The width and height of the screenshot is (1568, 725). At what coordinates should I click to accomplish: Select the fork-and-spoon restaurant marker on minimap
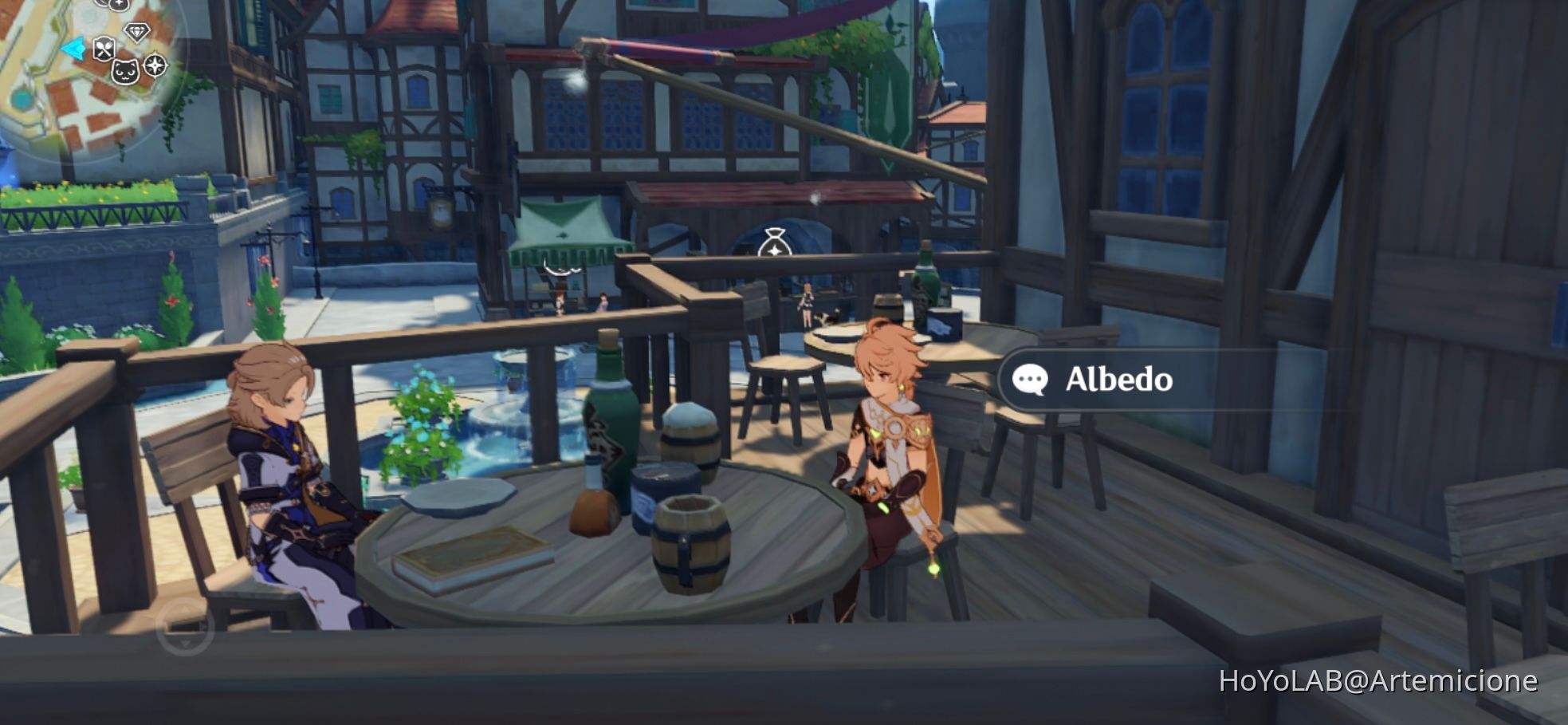tap(104, 49)
